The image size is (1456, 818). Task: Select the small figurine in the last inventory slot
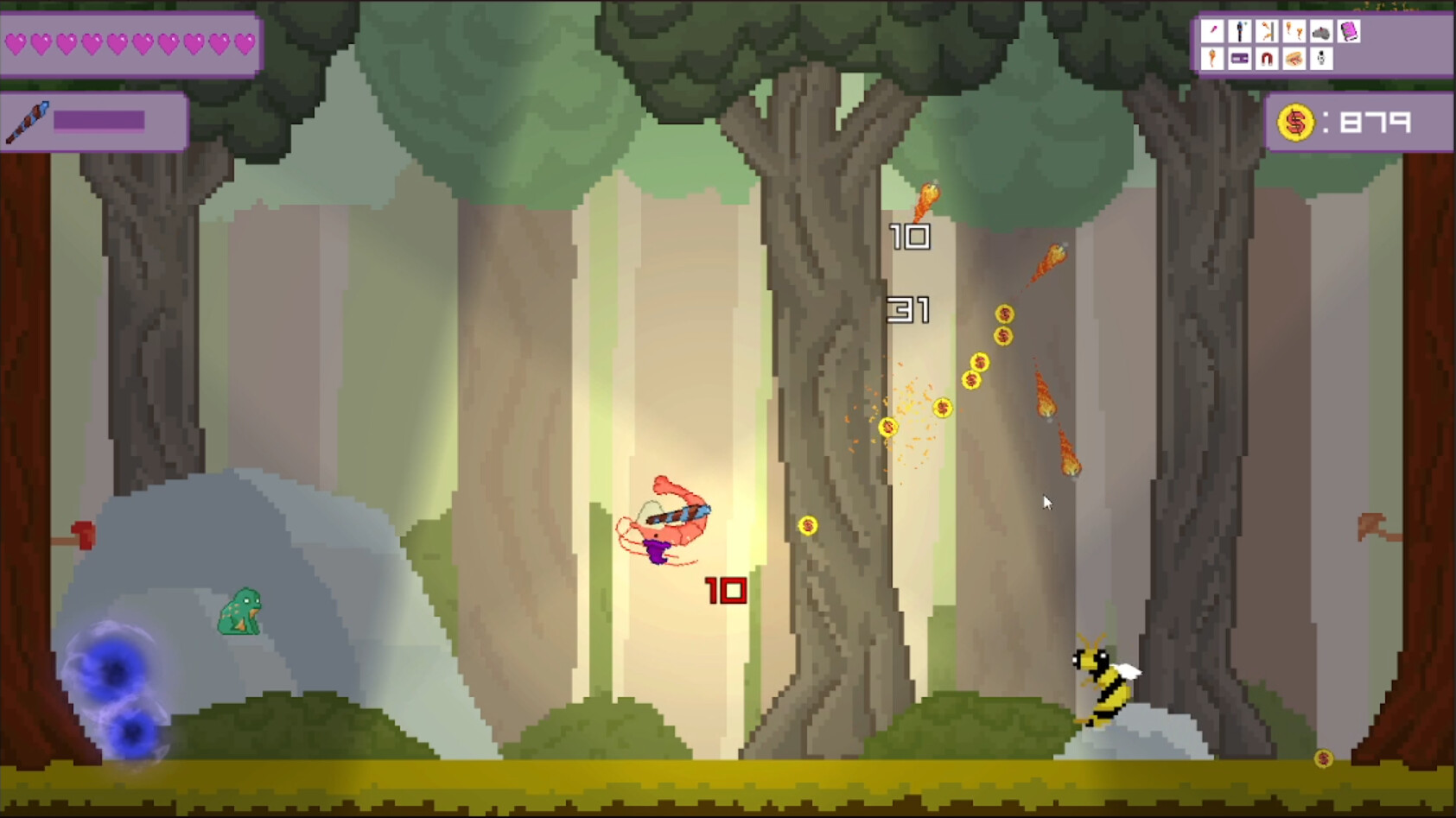(x=1321, y=59)
